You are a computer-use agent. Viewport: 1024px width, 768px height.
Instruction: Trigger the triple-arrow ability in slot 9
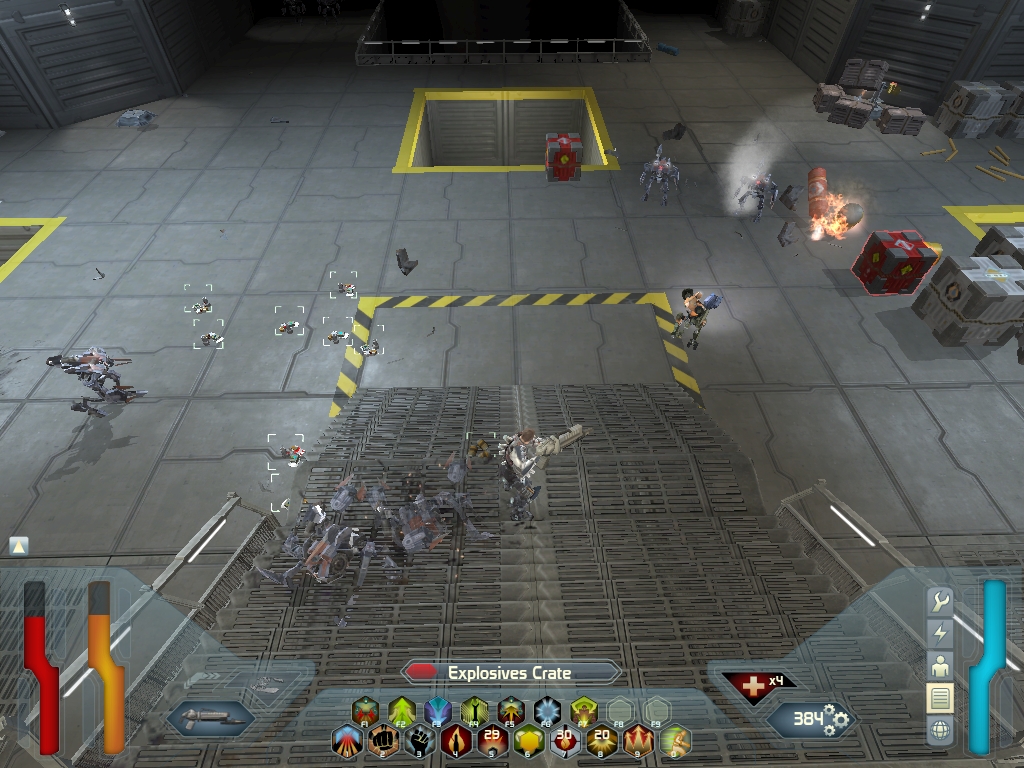point(638,742)
